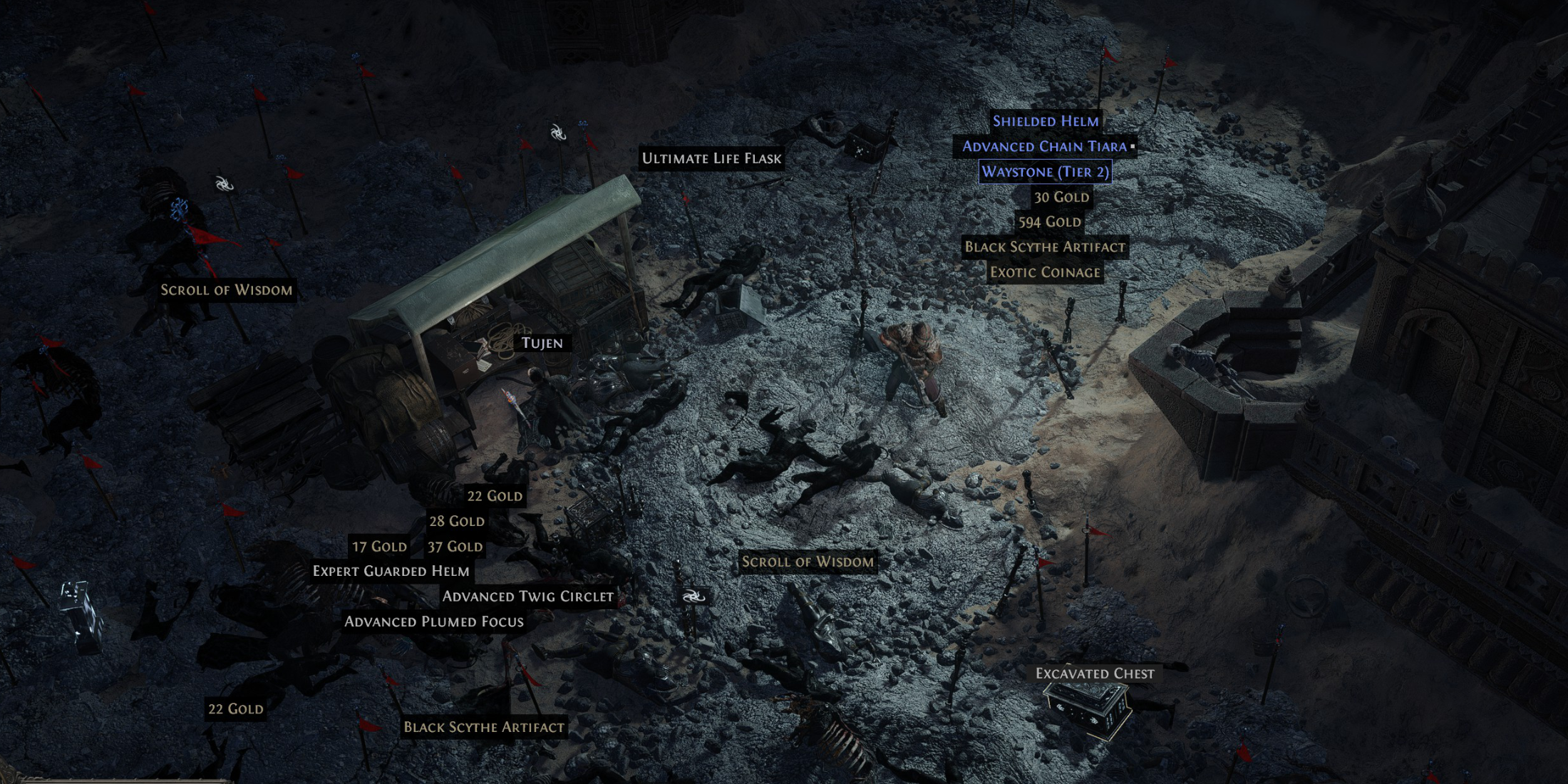Pick up the Expert Guarded Helm label

pyautogui.click(x=391, y=571)
